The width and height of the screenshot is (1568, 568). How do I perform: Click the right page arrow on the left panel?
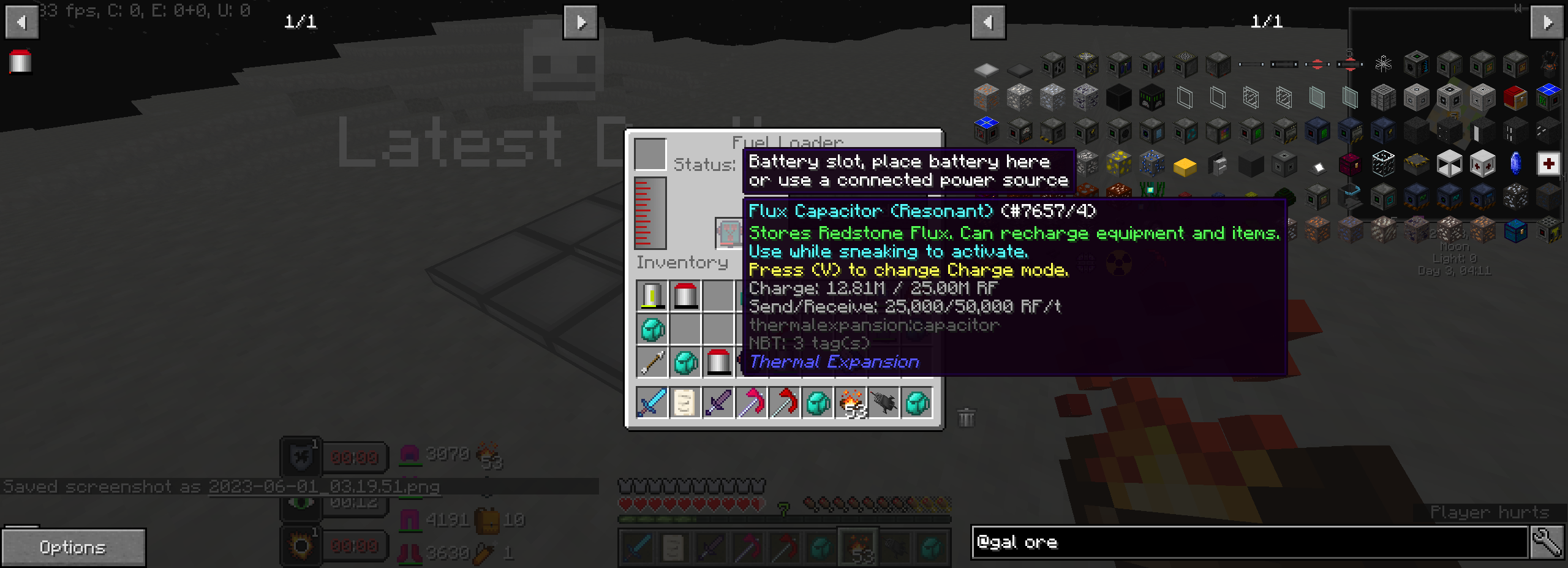click(580, 23)
